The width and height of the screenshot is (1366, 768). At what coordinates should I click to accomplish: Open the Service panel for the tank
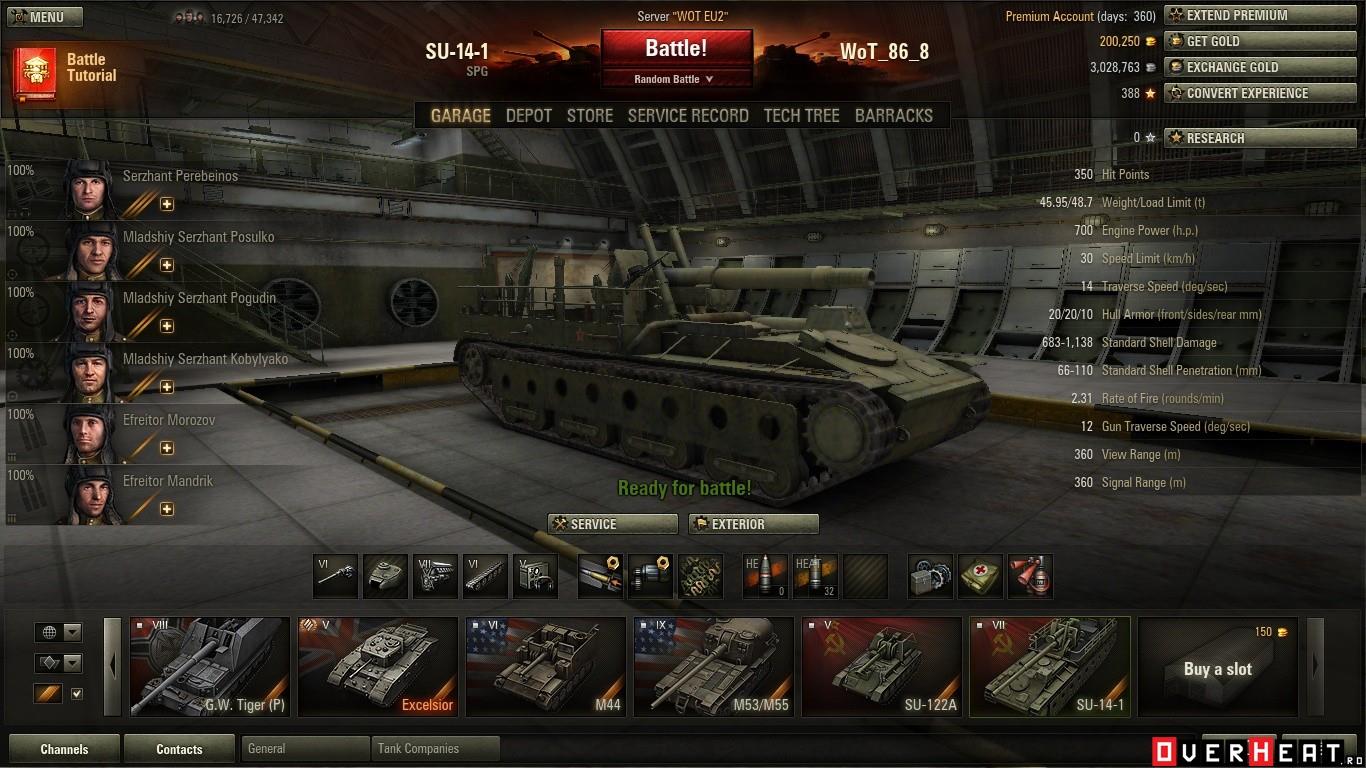(612, 524)
